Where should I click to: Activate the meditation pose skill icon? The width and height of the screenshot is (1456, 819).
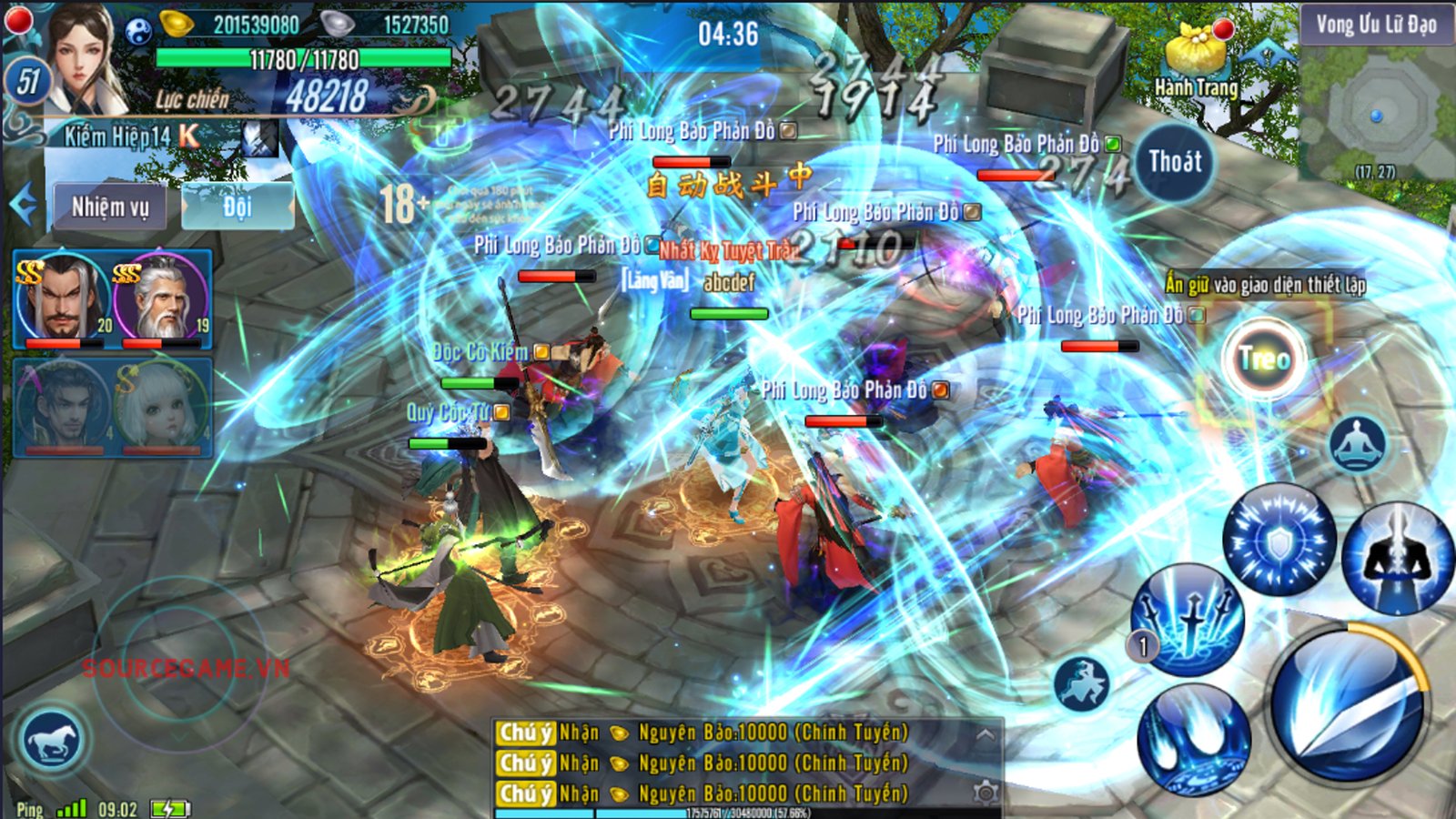pos(1357,445)
